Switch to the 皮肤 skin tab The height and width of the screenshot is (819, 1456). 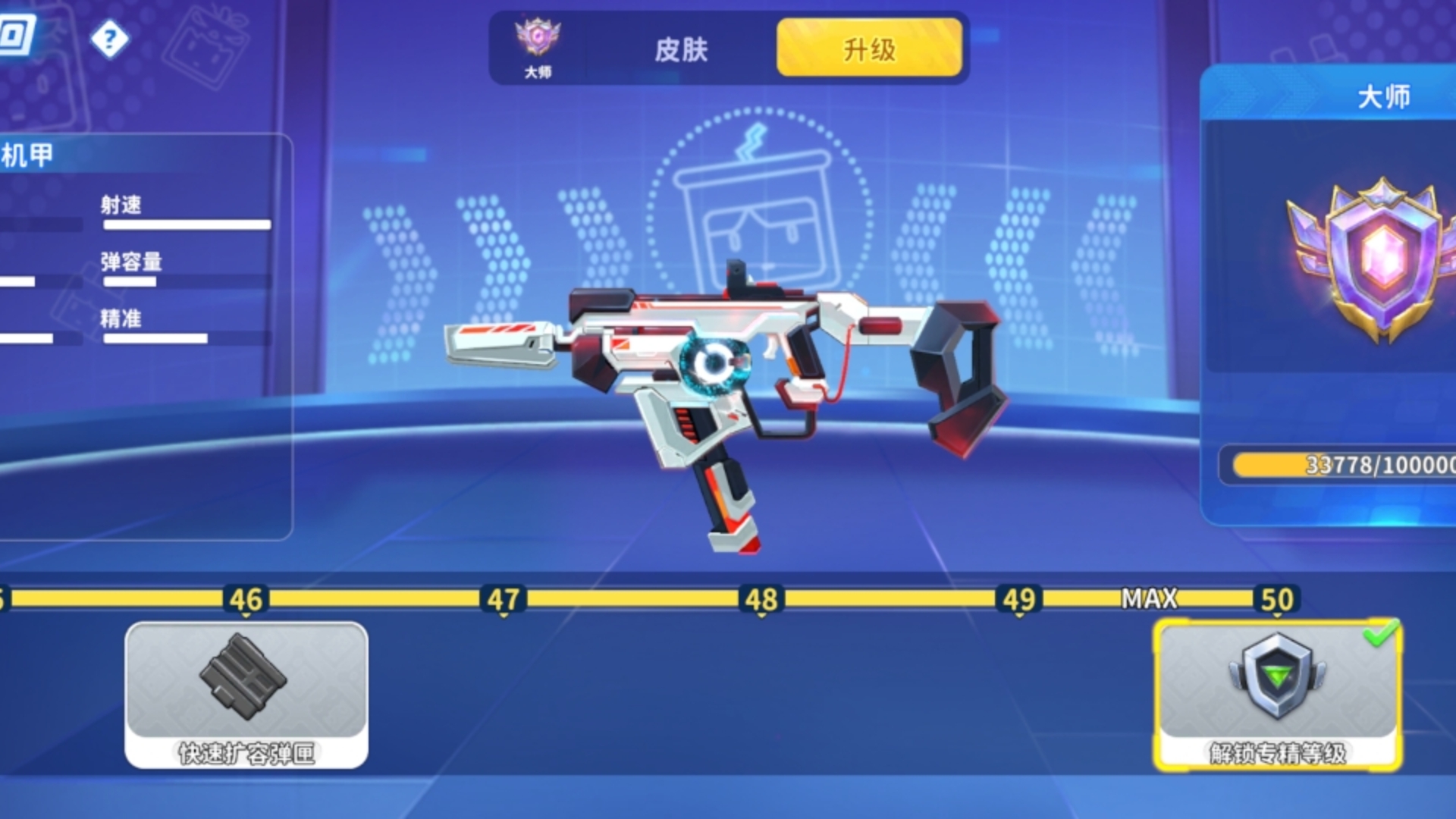point(680,50)
